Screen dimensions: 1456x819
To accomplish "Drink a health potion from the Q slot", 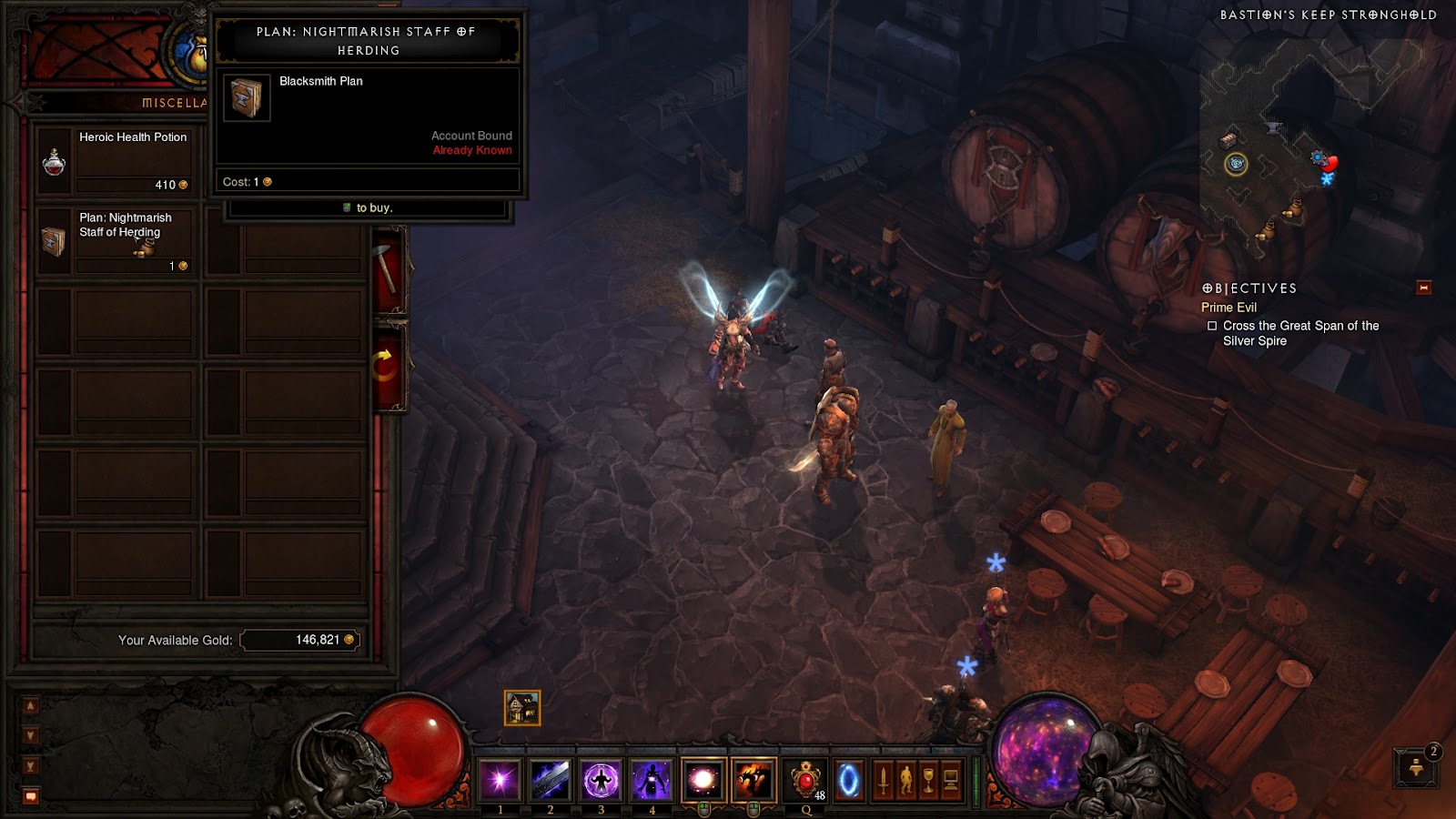I will click(804, 778).
